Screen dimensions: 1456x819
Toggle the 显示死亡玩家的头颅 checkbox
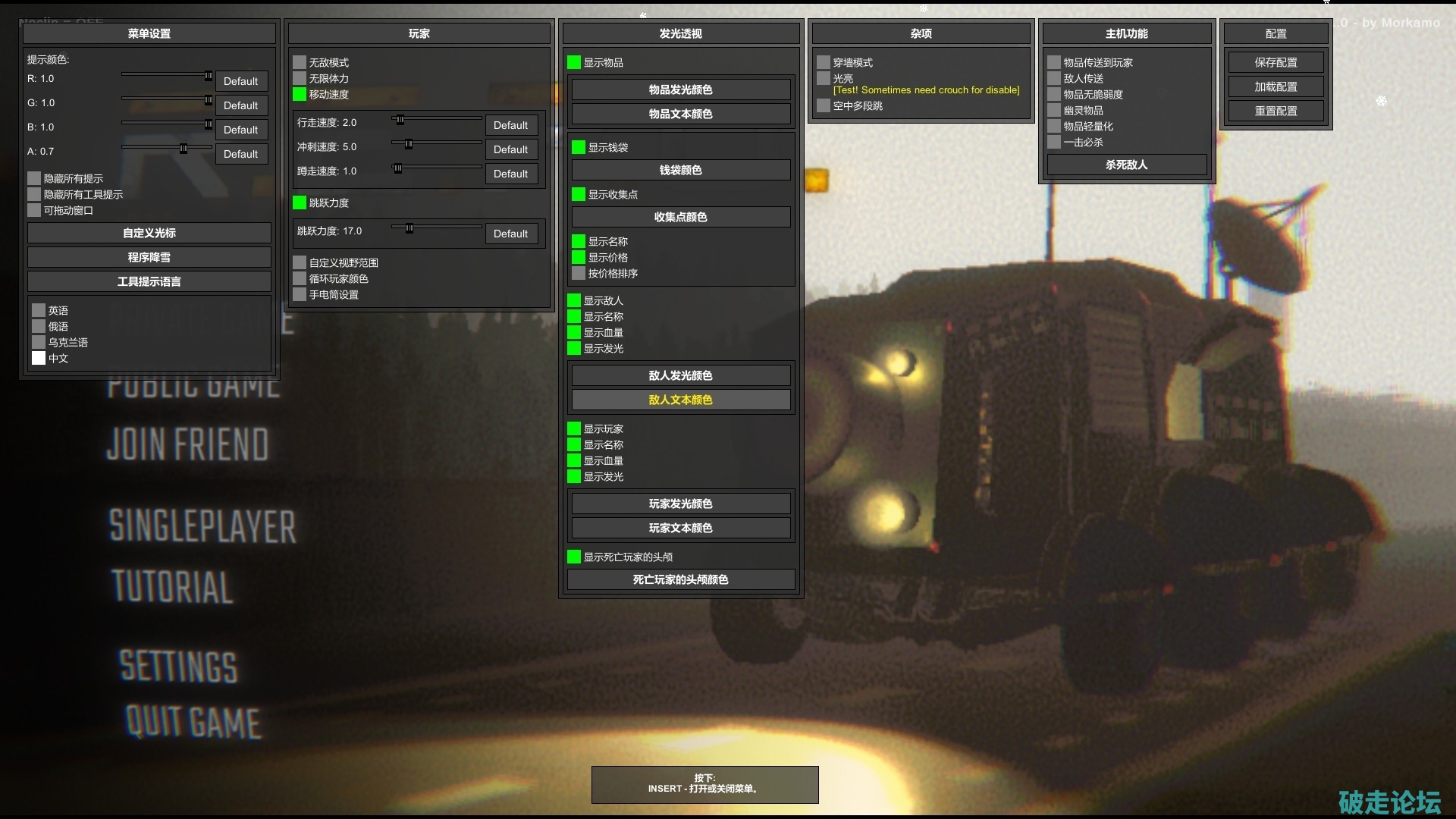(x=574, y=557)
